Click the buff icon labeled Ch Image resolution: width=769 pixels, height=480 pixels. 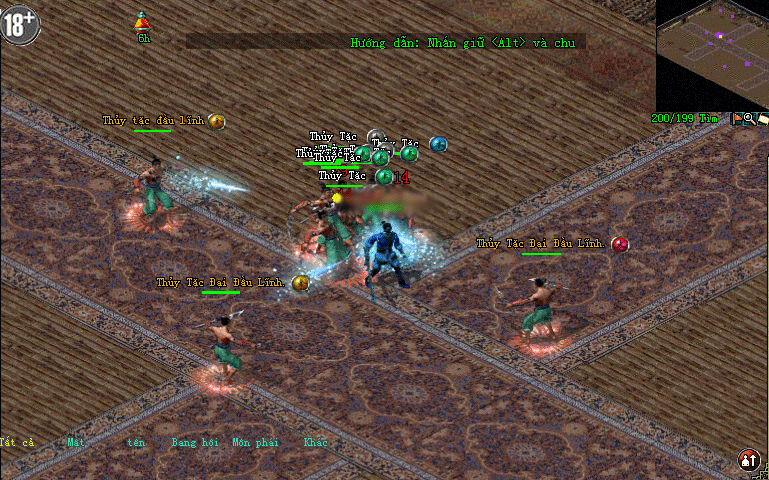pyautogui.click(x=143, y=22)
